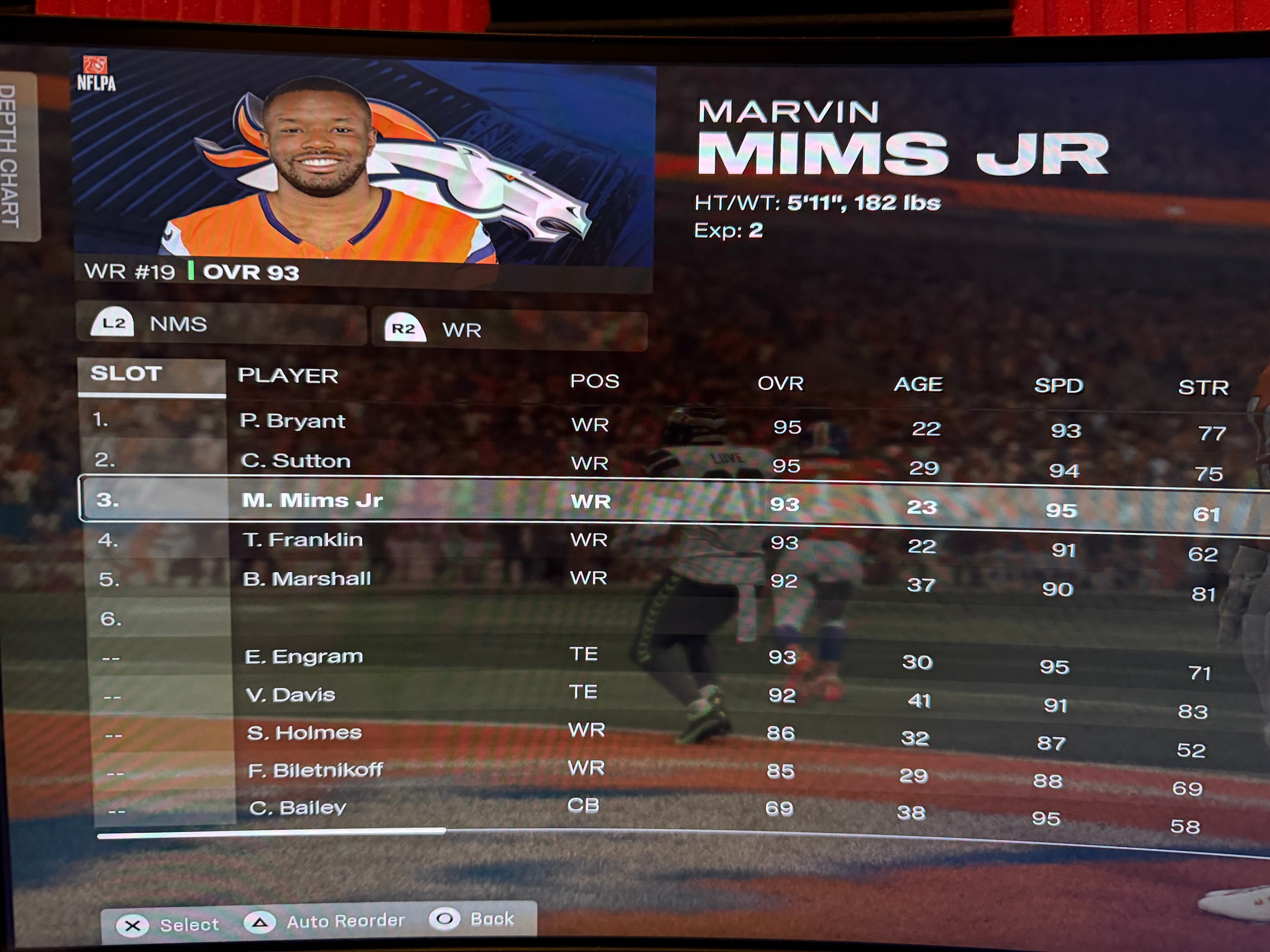Screen dimensions: 1270x952
Task: Switch to the WR position selector
Action: point(509,330)
